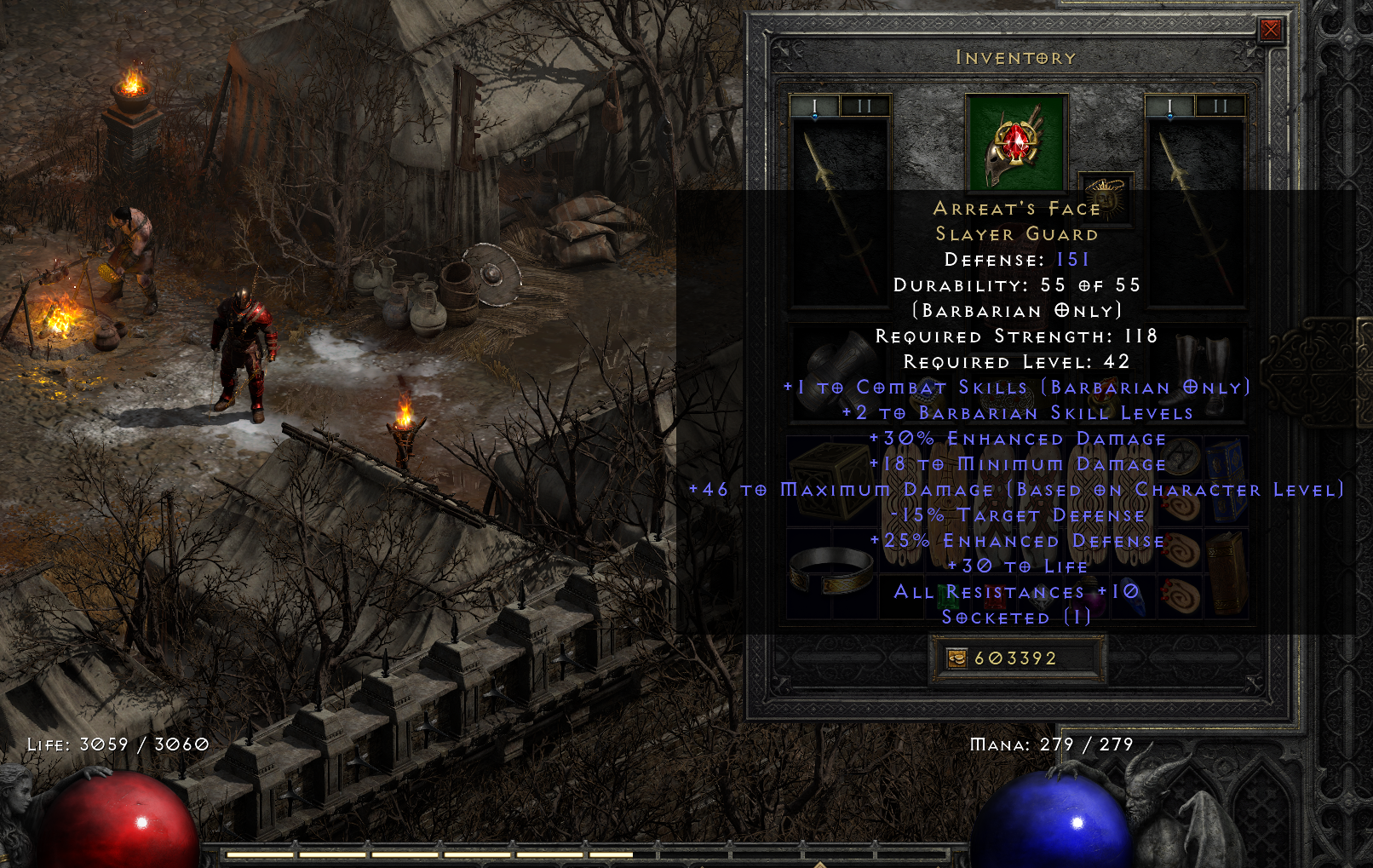
Task: Select weapon tab I above the right spear
Action: (1169, 104)
